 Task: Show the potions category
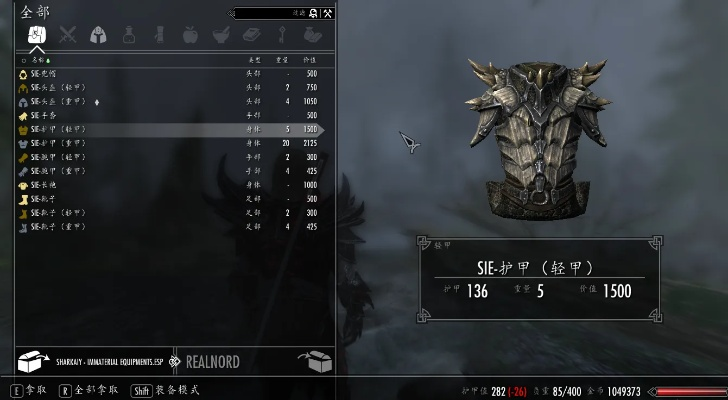point(129,36)
